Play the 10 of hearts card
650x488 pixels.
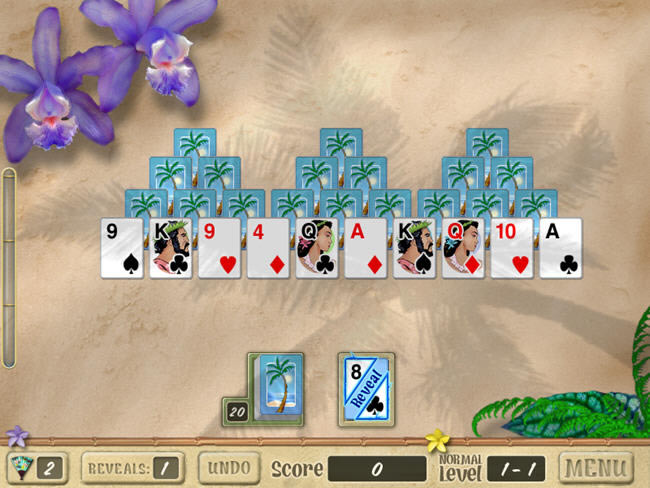512,248
